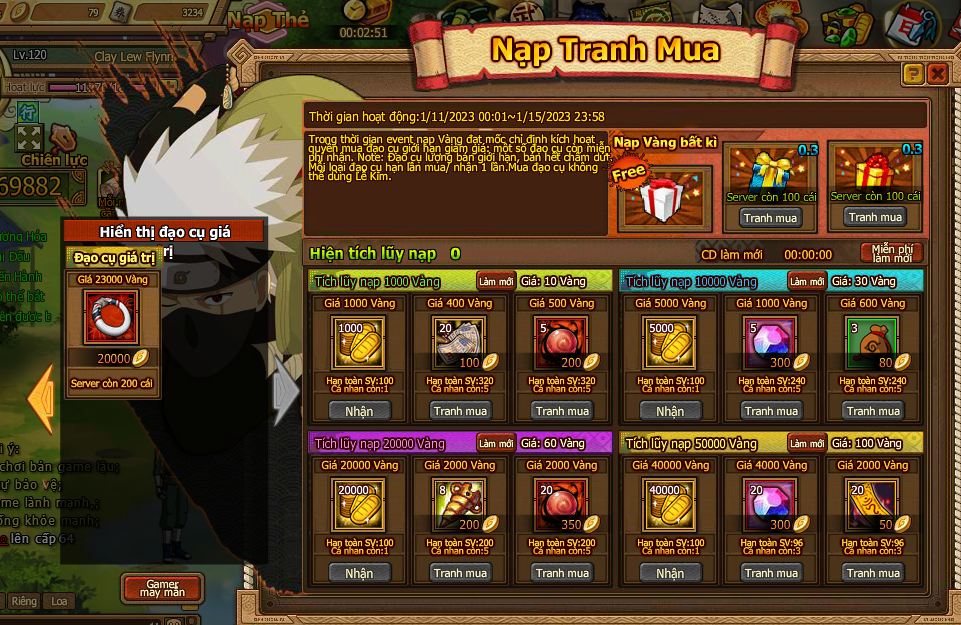Image resolution: width=961 pixels, height=625 pixels.
Task: Open the question mark help button
Action: click(x=912, y=74)
